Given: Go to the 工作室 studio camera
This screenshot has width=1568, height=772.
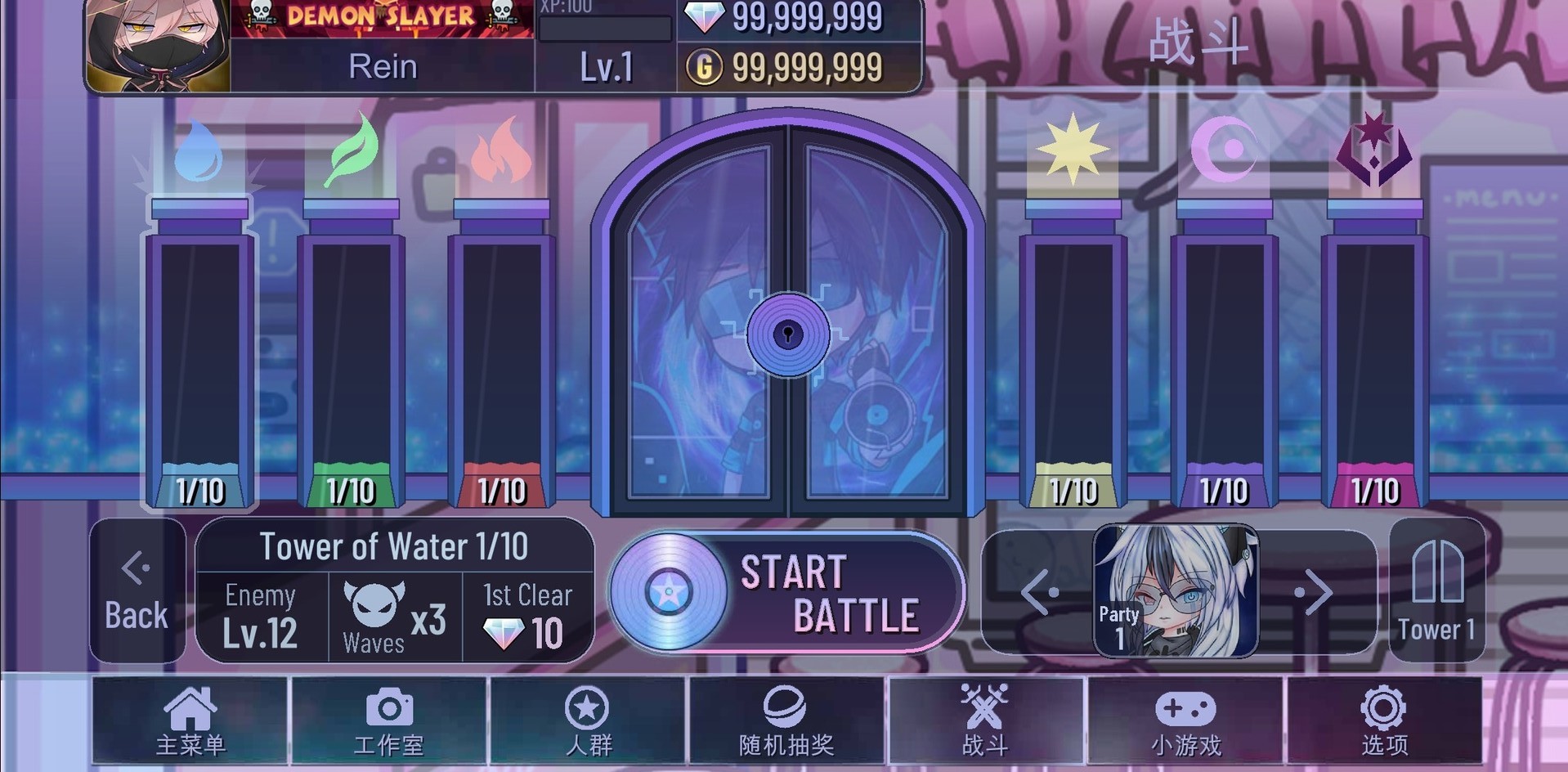Looking at the screenshot, I should 389,720.
